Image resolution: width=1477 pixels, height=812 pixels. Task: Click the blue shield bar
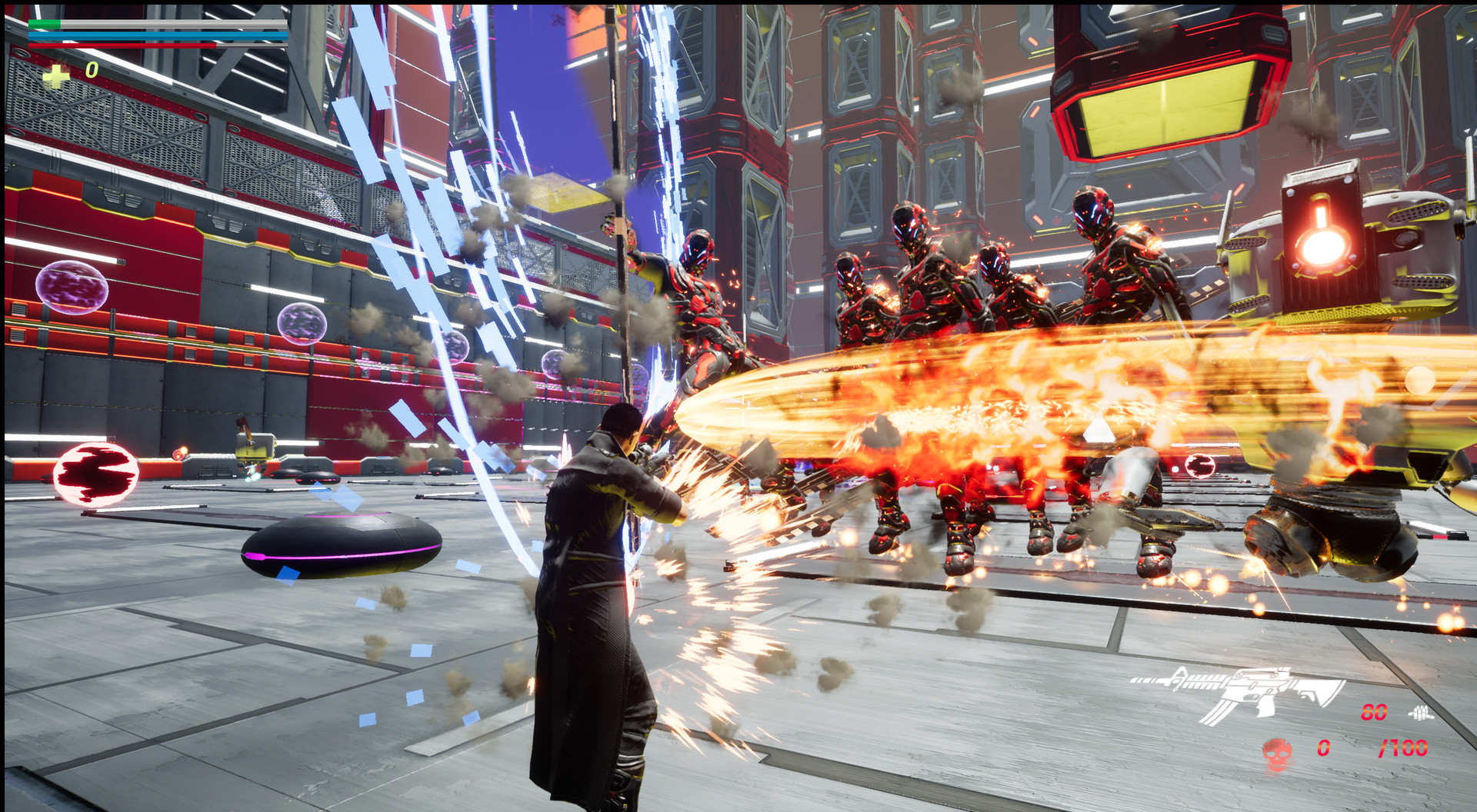[x=154, y=36]
